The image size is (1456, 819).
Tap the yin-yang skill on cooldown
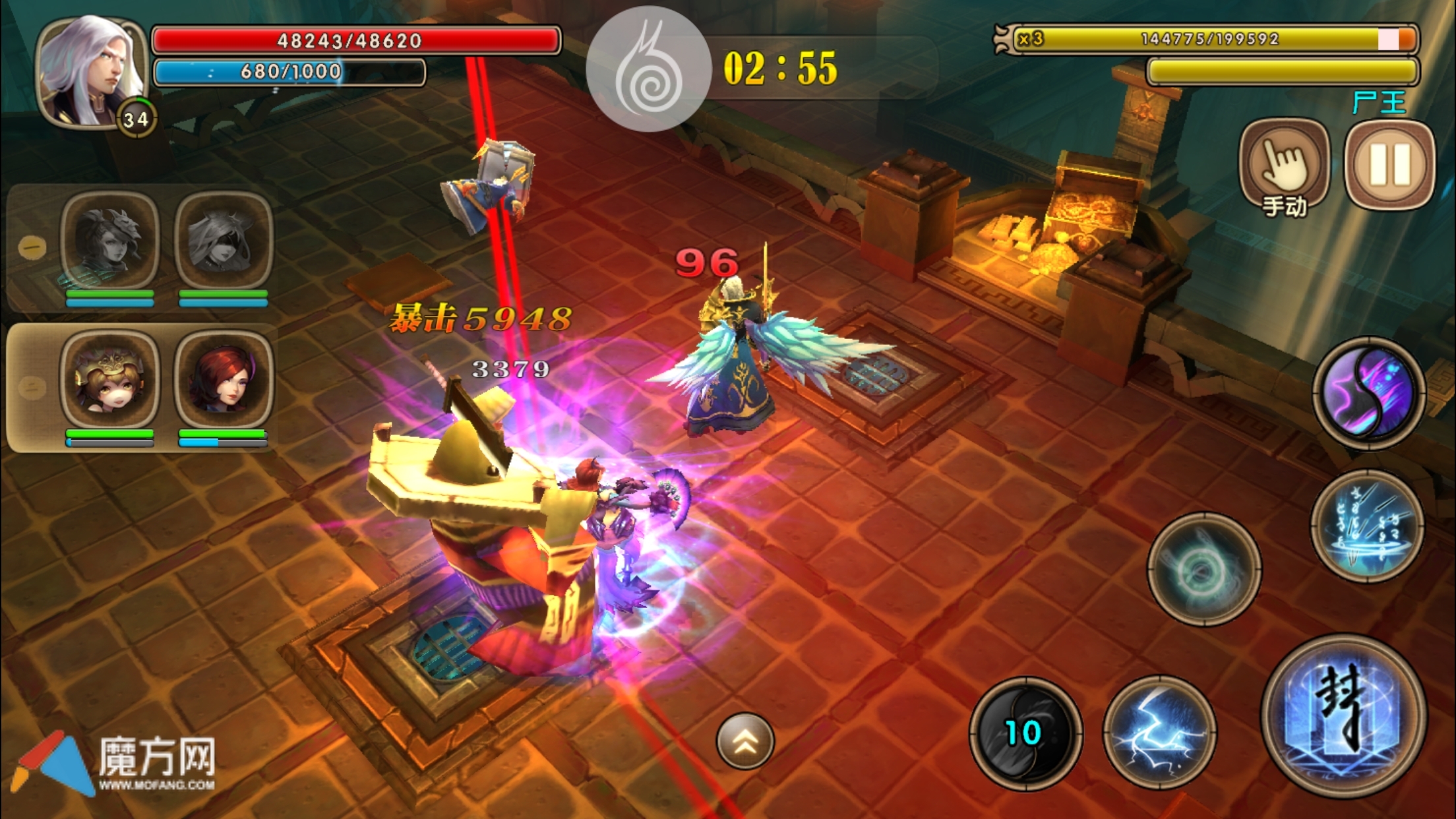[x=1025, y=733]
